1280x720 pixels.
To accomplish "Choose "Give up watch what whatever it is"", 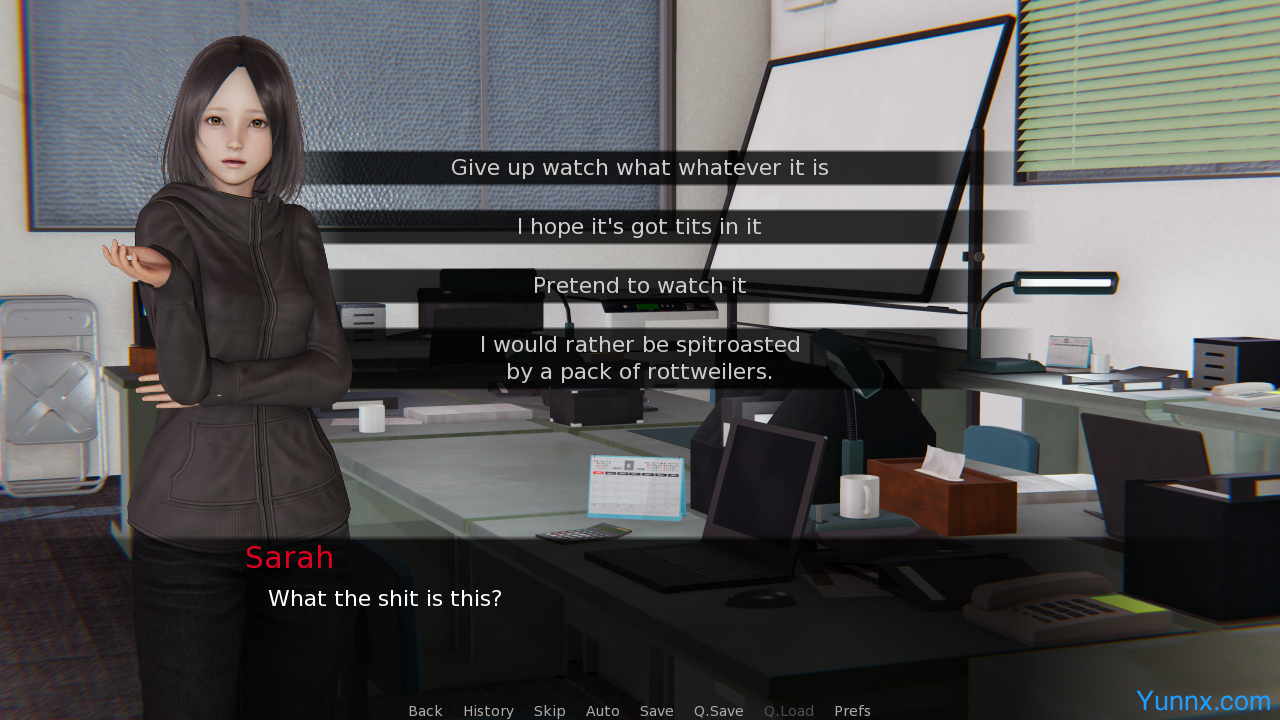I will click(x=640, y=168).
